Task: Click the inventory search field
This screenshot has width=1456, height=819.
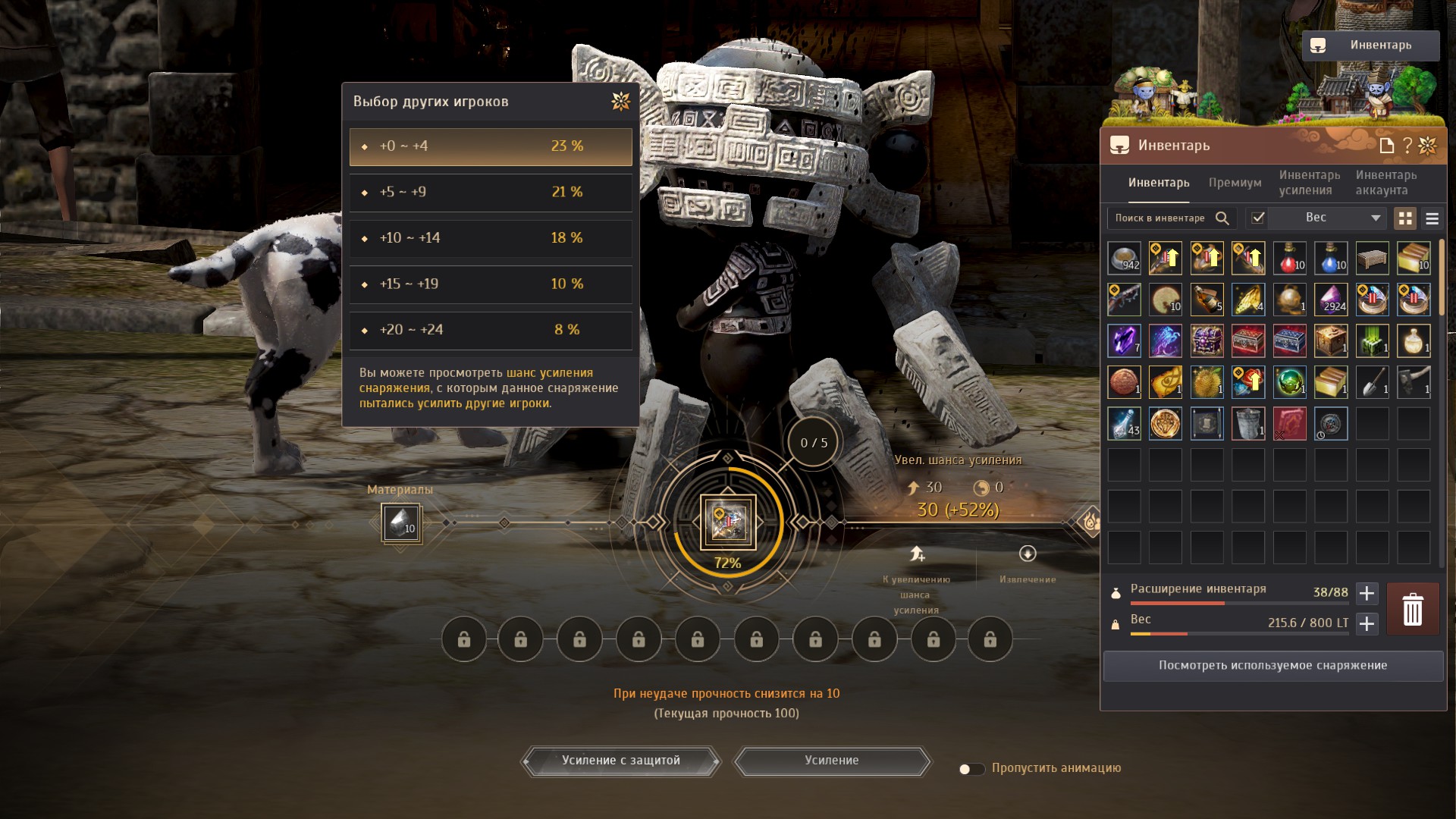Action: click(x=1160, y=218)
